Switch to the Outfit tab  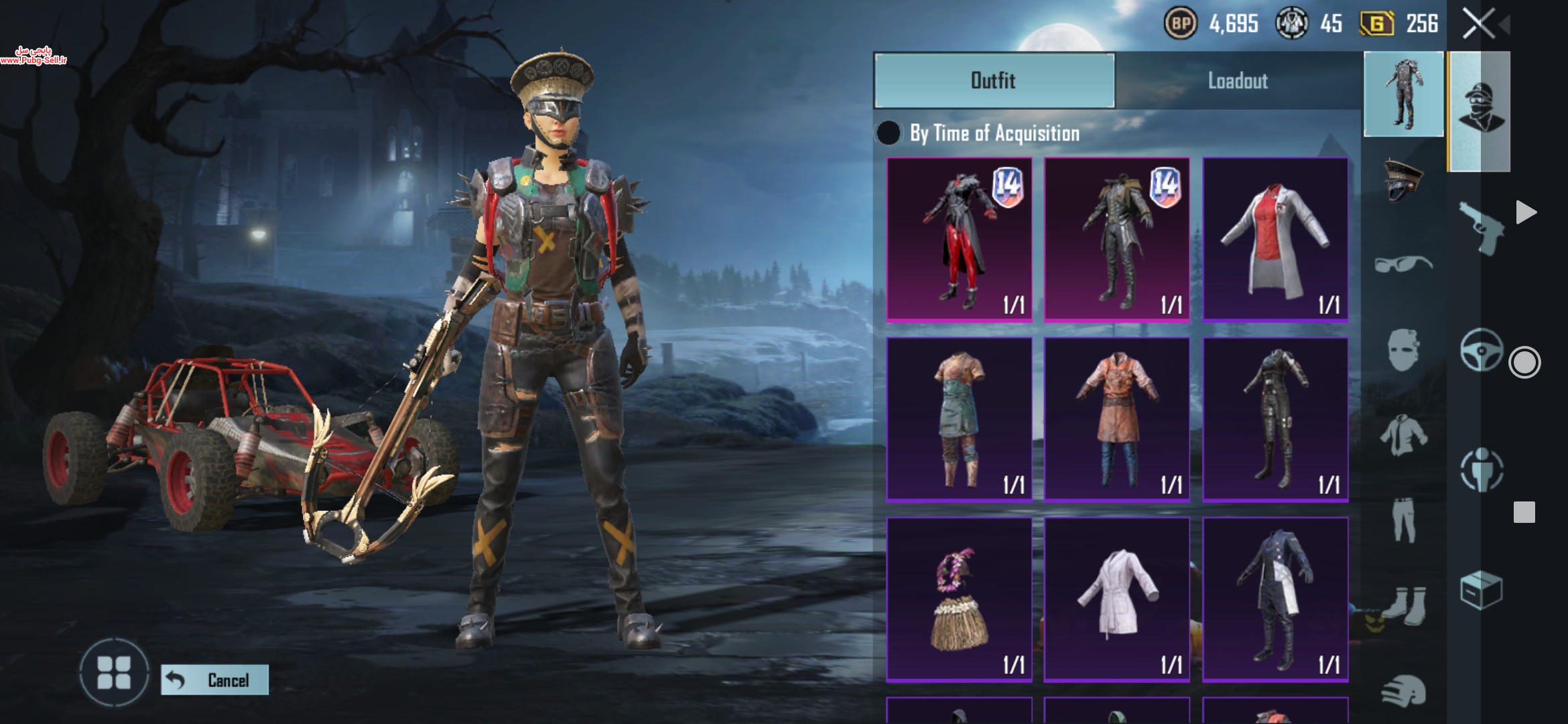pos(994,80)
